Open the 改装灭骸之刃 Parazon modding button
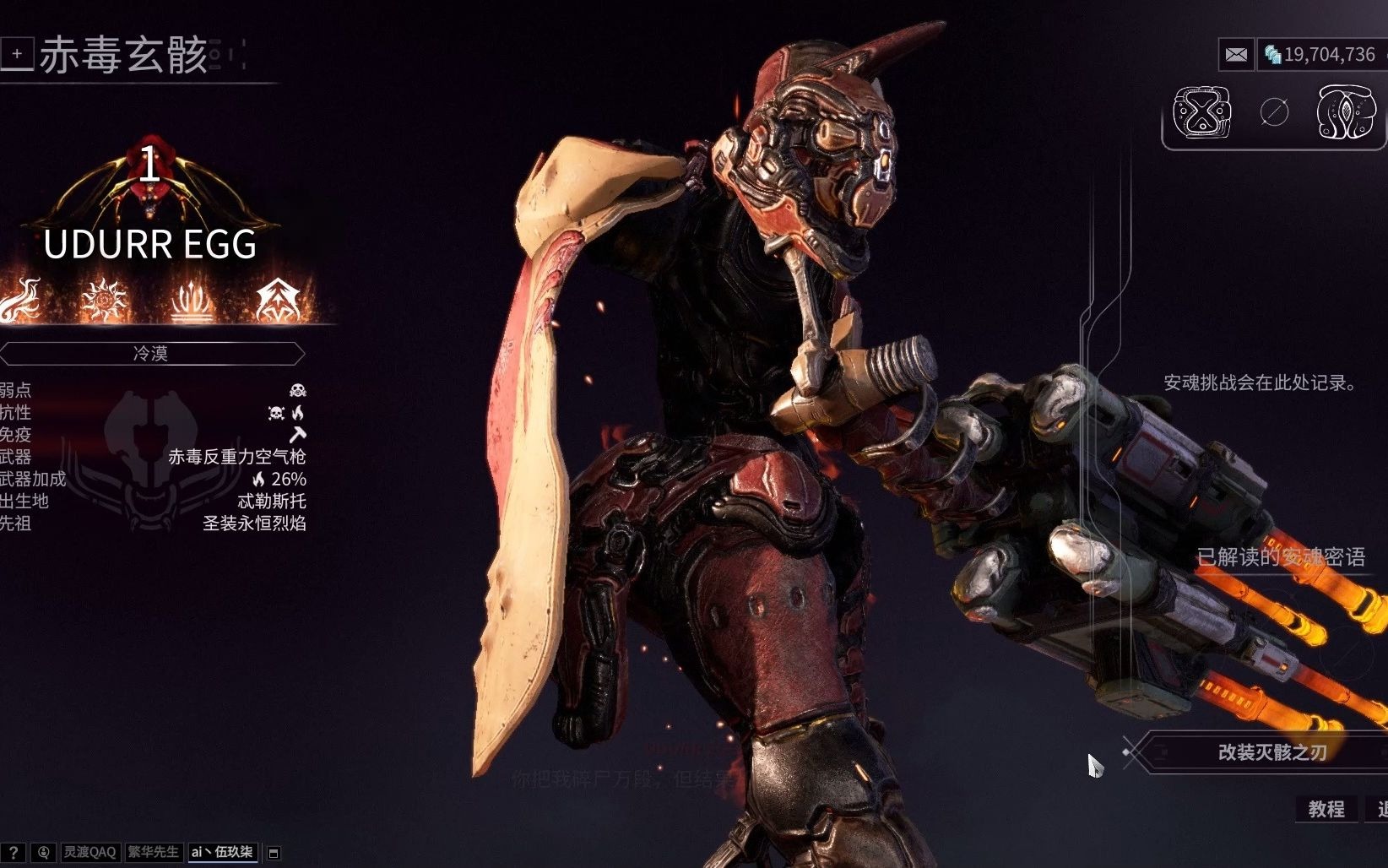The image size is (1388, 868). point(1271,751)
